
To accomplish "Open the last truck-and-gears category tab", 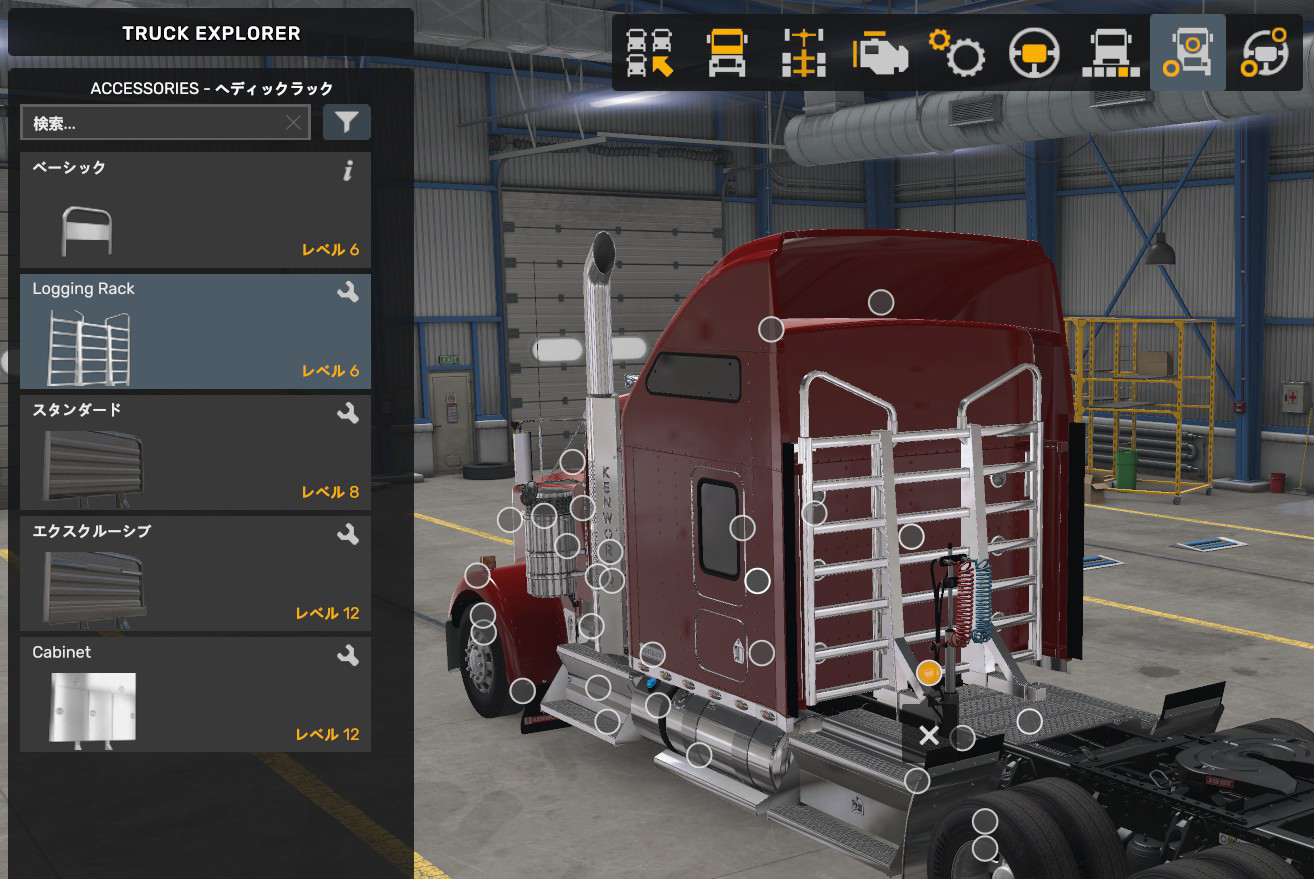I will tap(1264, 53).
